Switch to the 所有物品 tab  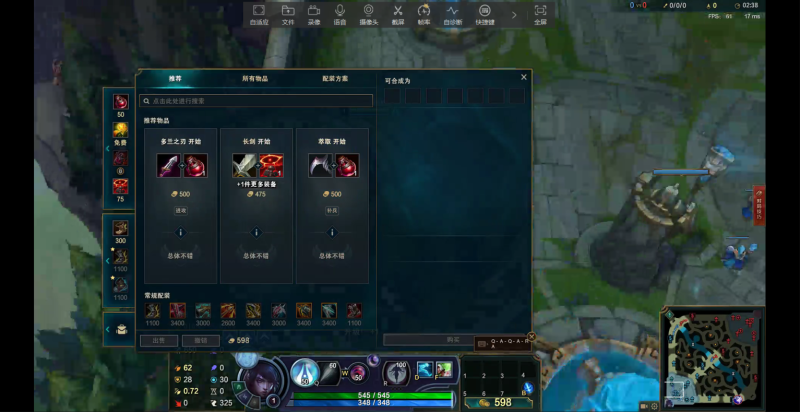(x=255, y=78)
